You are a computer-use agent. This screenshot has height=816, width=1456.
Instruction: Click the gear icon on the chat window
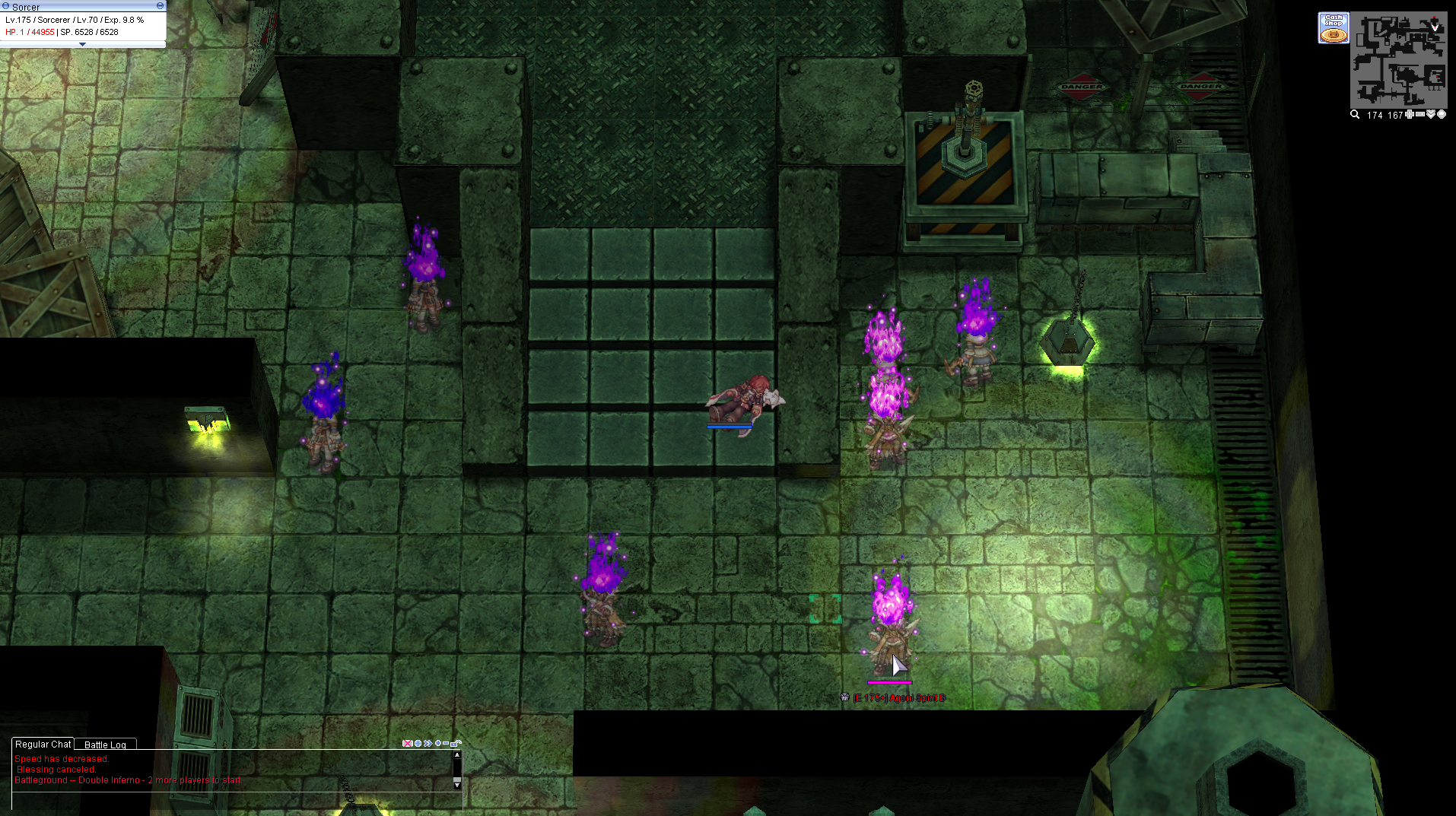418,743
